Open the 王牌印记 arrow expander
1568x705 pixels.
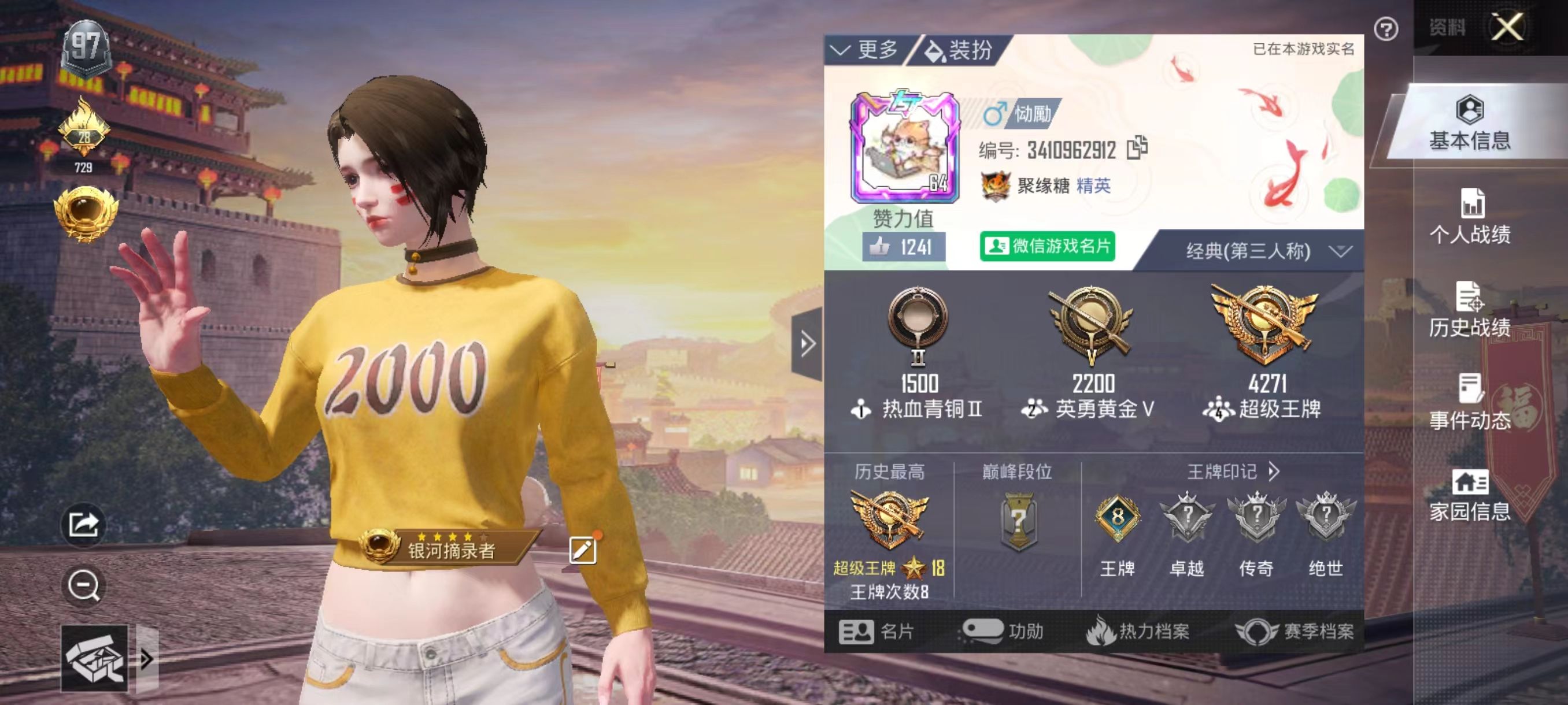(x=1276, y=472)
